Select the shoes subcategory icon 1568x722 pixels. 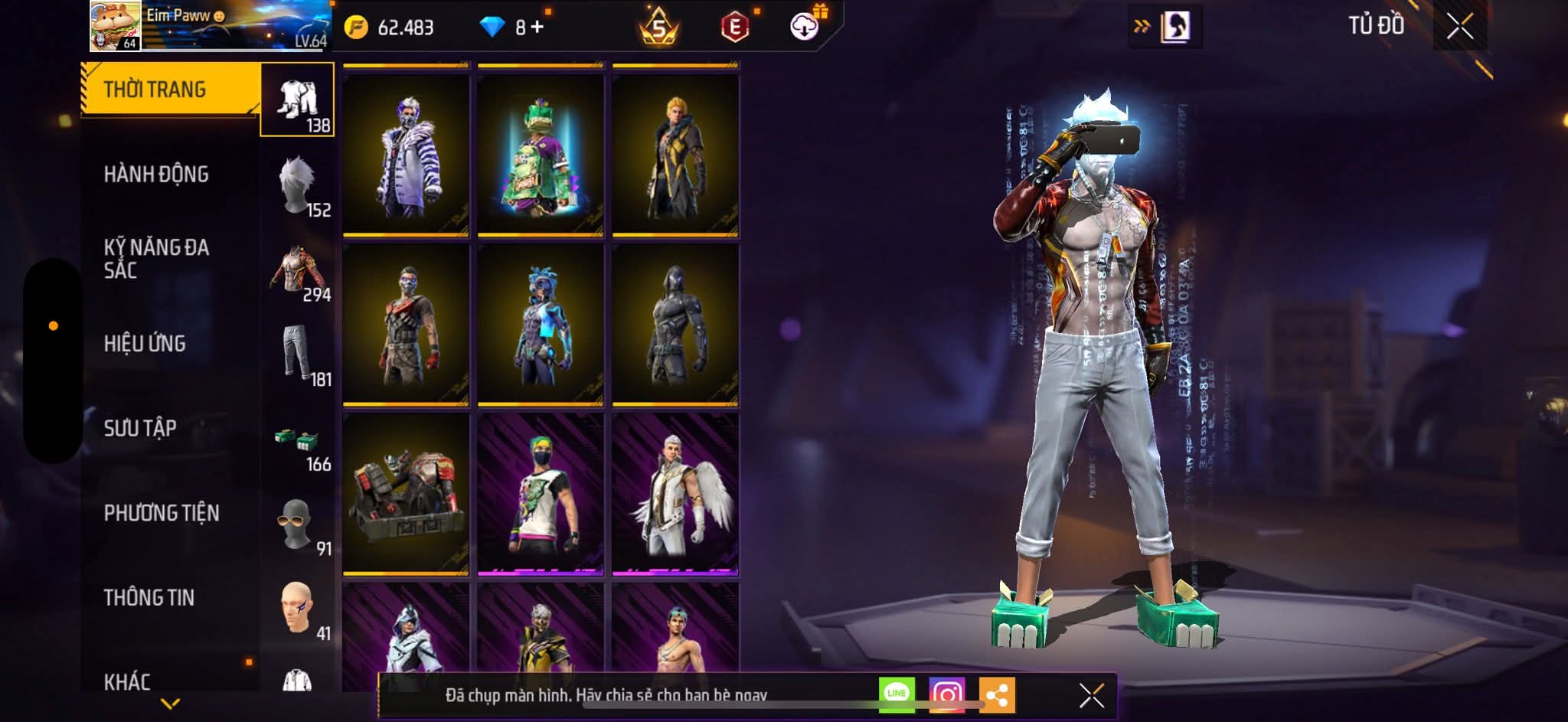(298, 439)
